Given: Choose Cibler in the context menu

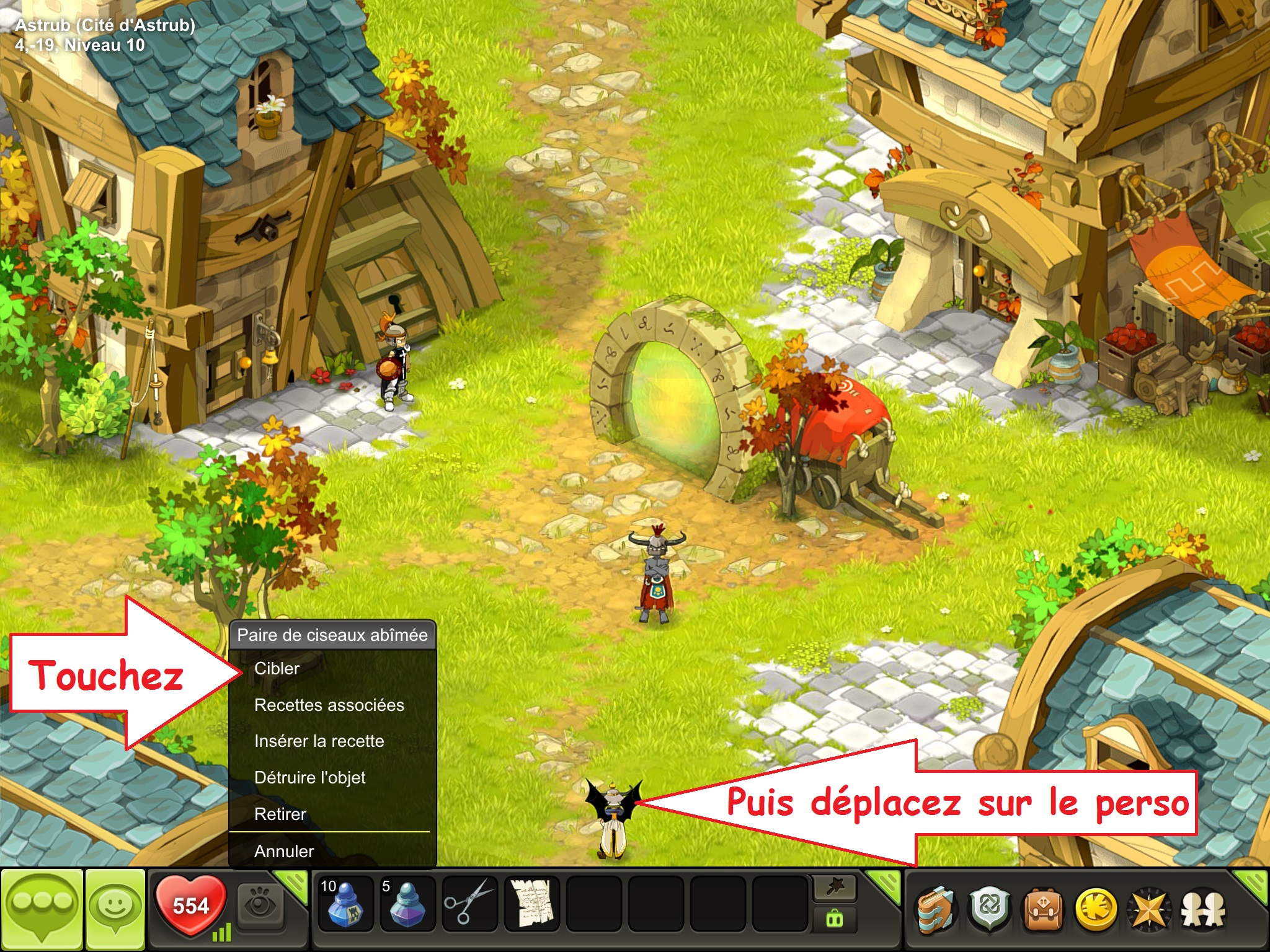Looking at the screenshot, I should (x=277, y=669).
